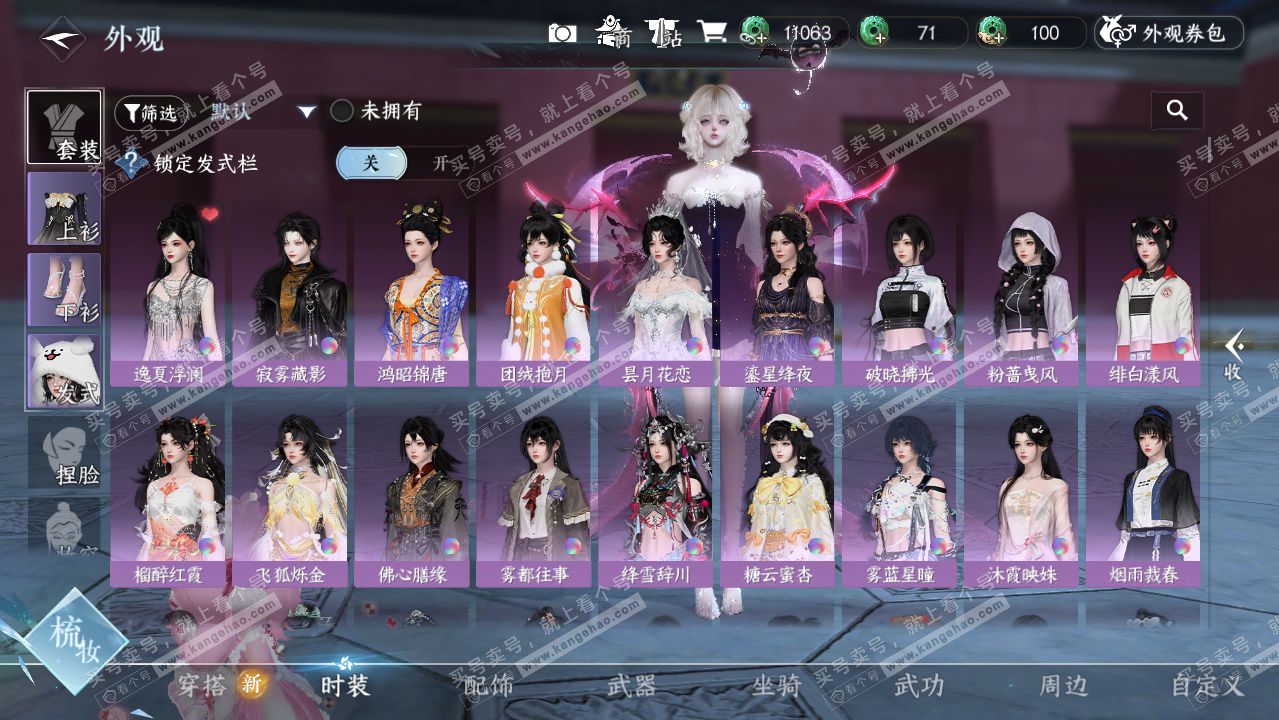Screen dimensions: 1279x720
Task: Switch to the 发式 hairstyle category
Action: (x=64, y=371)
